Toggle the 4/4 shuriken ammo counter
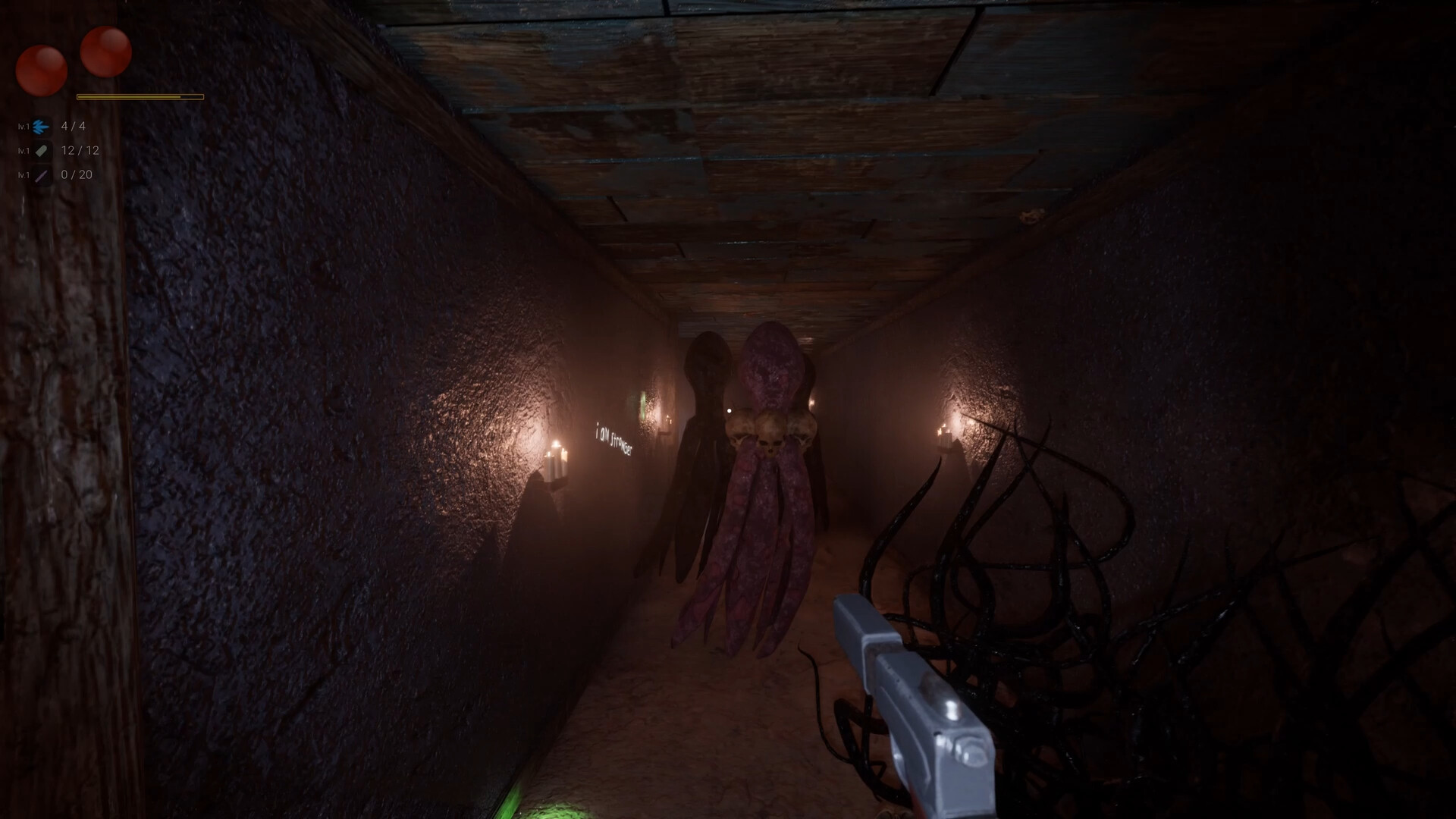 click(73, 127)
